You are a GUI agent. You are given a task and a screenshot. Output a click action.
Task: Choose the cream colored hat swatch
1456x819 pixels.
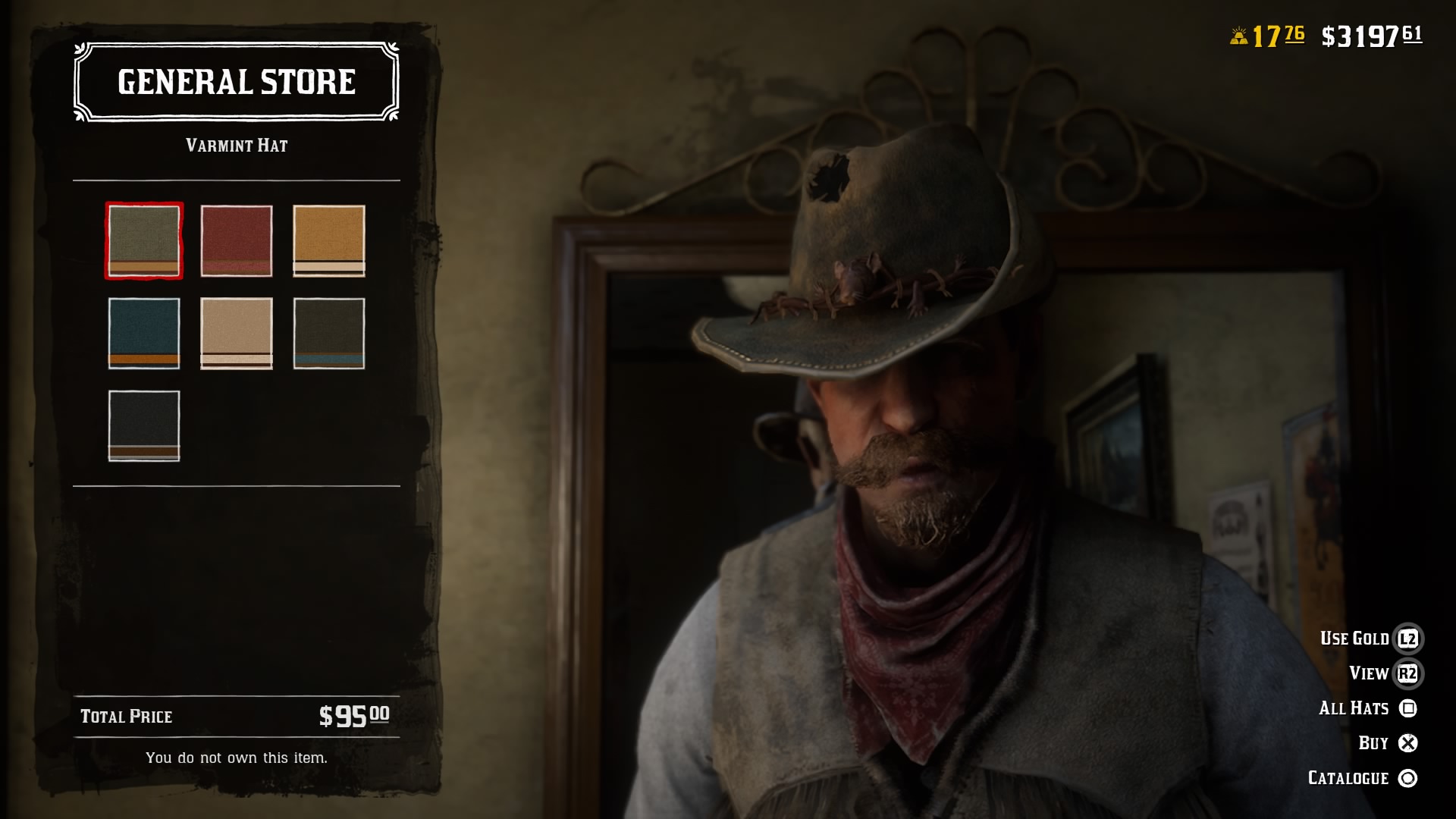(x=237, y=334)
